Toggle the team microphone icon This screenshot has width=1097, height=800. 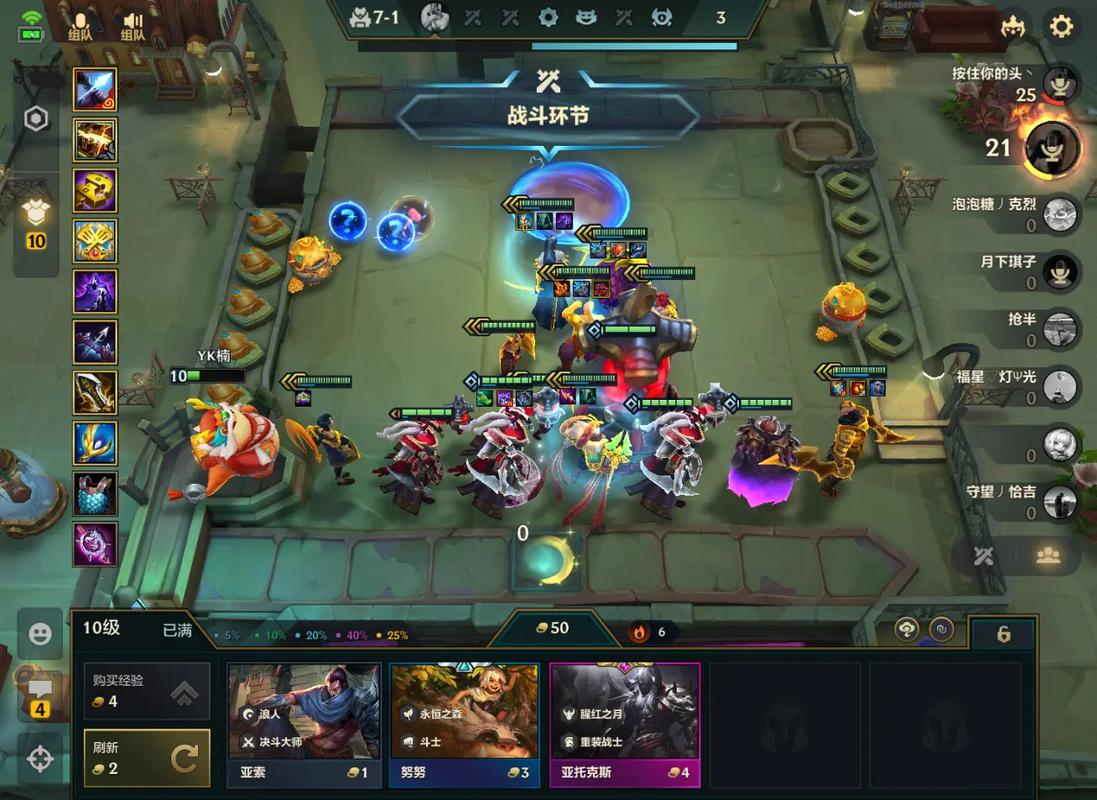click(x=80, y=25)
